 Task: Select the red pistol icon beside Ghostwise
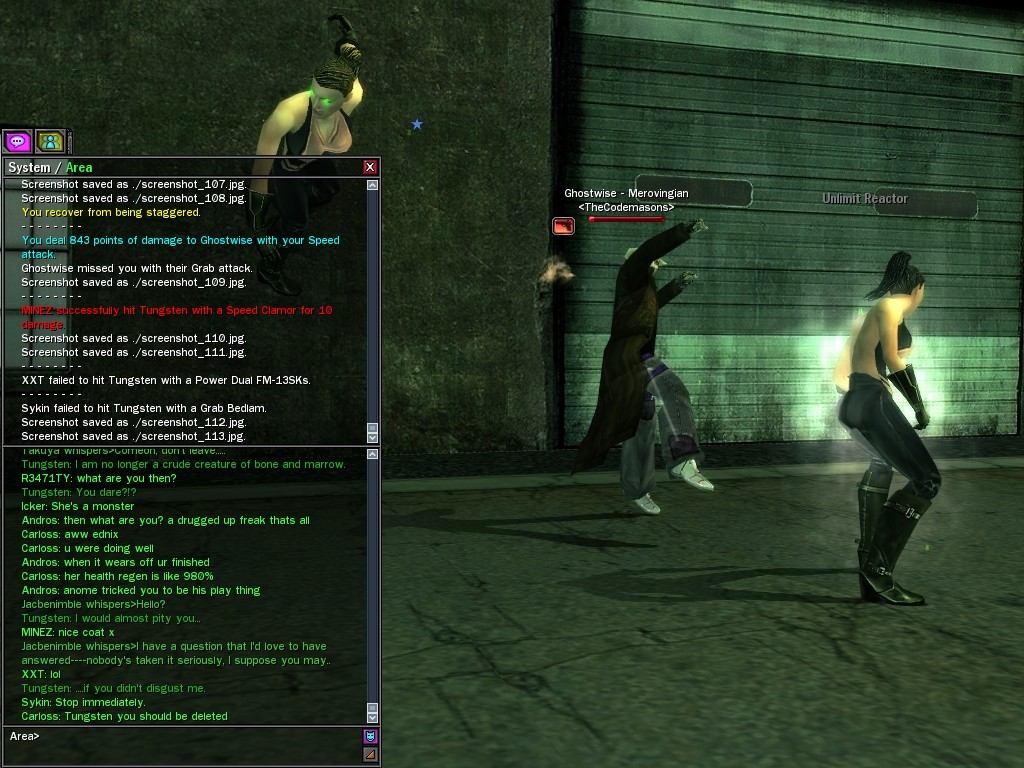563,226
